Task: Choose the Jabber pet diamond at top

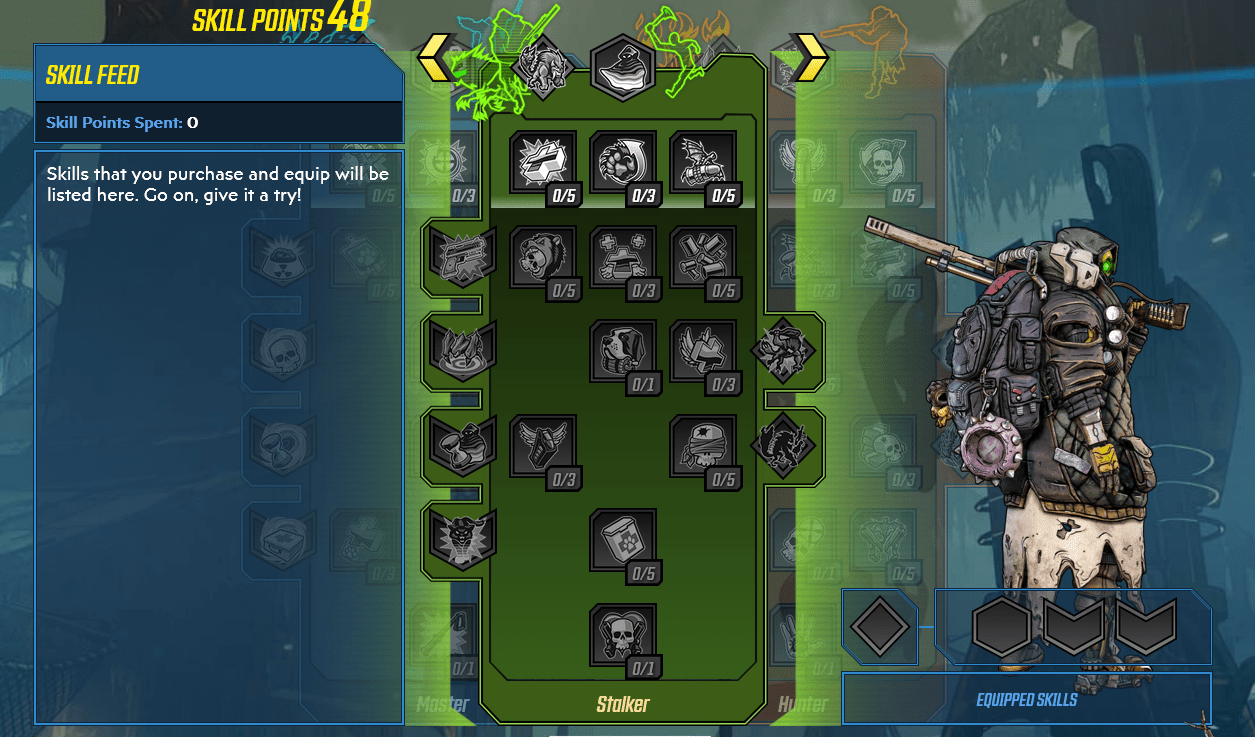Action: click(x=541, y=69)
